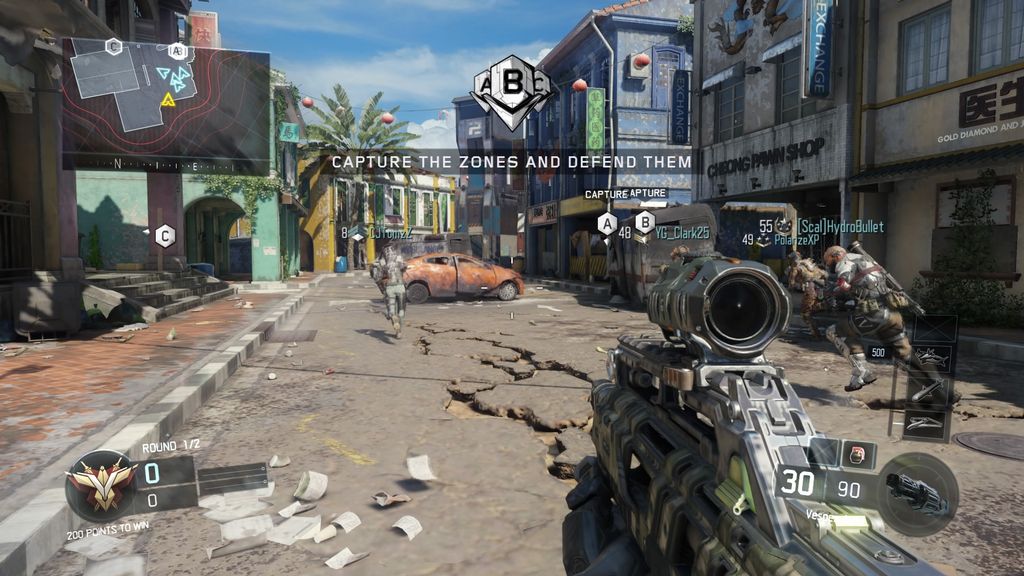The width and height of the screenshot is (1024, 576).
Task: Activate the missile scorestreak icon
Action: [x=929, y=390]
